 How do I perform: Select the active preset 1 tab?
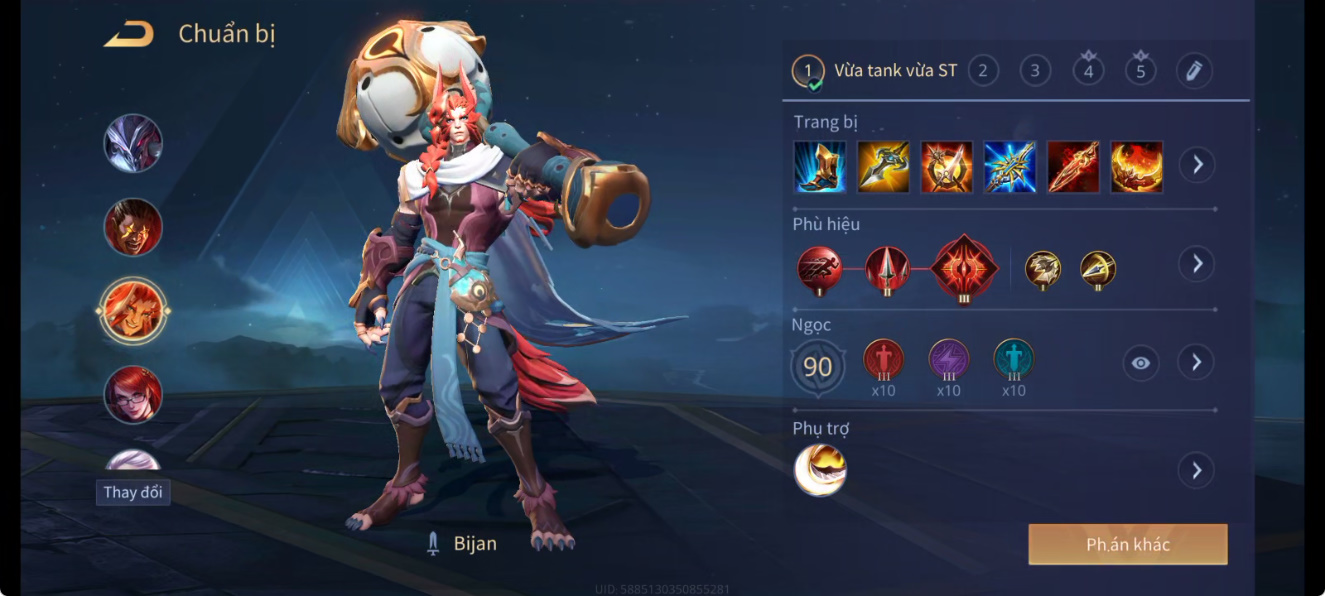[809, 71]
